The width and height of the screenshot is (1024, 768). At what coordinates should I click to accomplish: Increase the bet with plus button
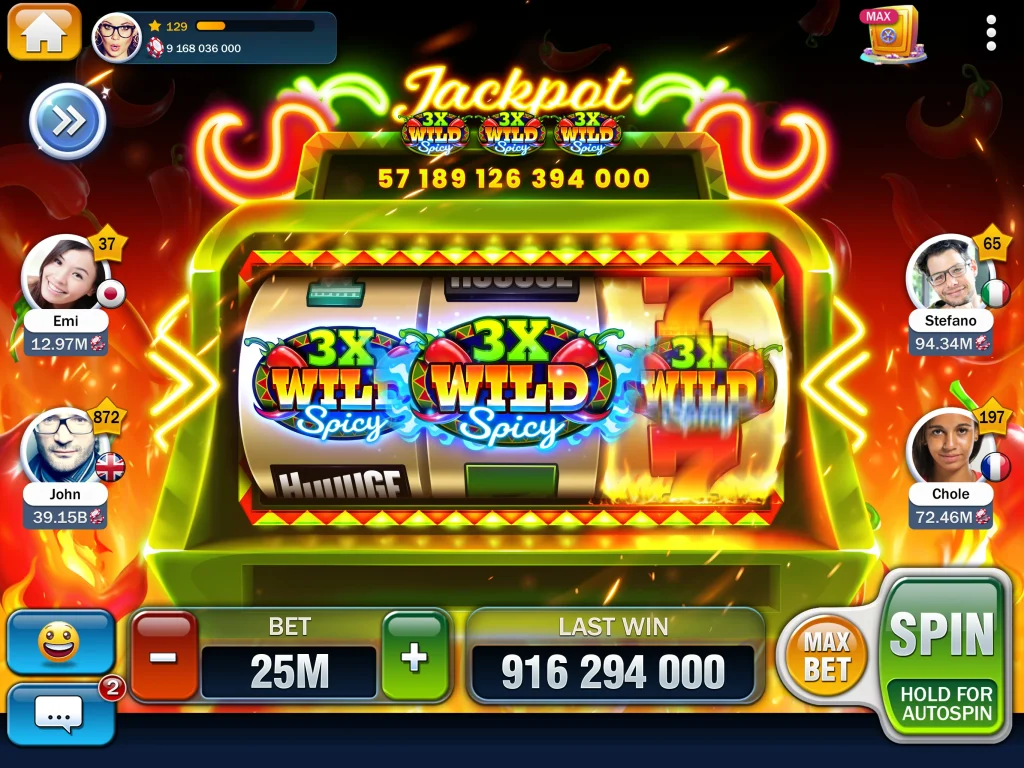tap(414, 656)
